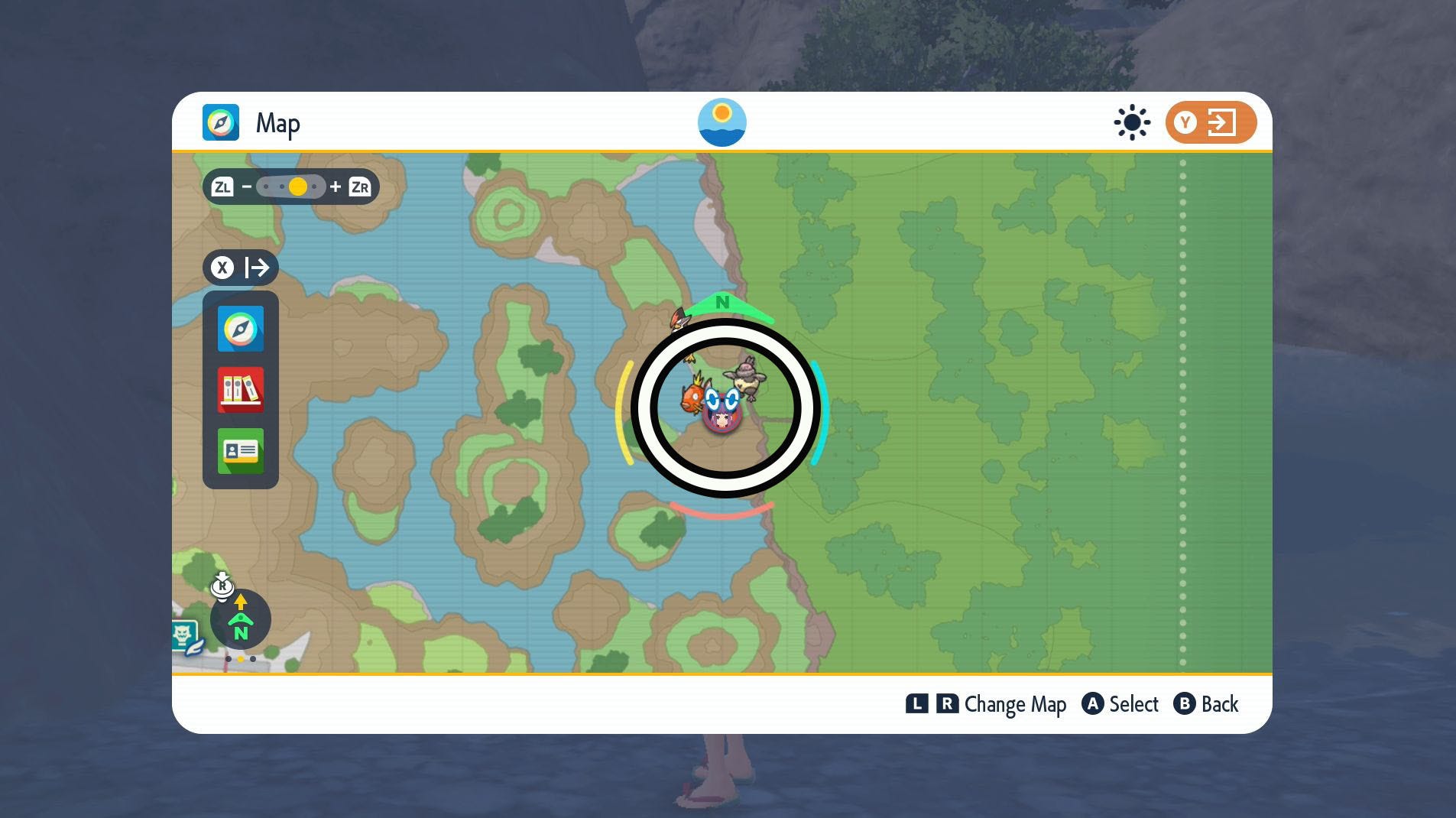Click the Map app icon in the title bar
1456x818 pixels.
point(220,122)
